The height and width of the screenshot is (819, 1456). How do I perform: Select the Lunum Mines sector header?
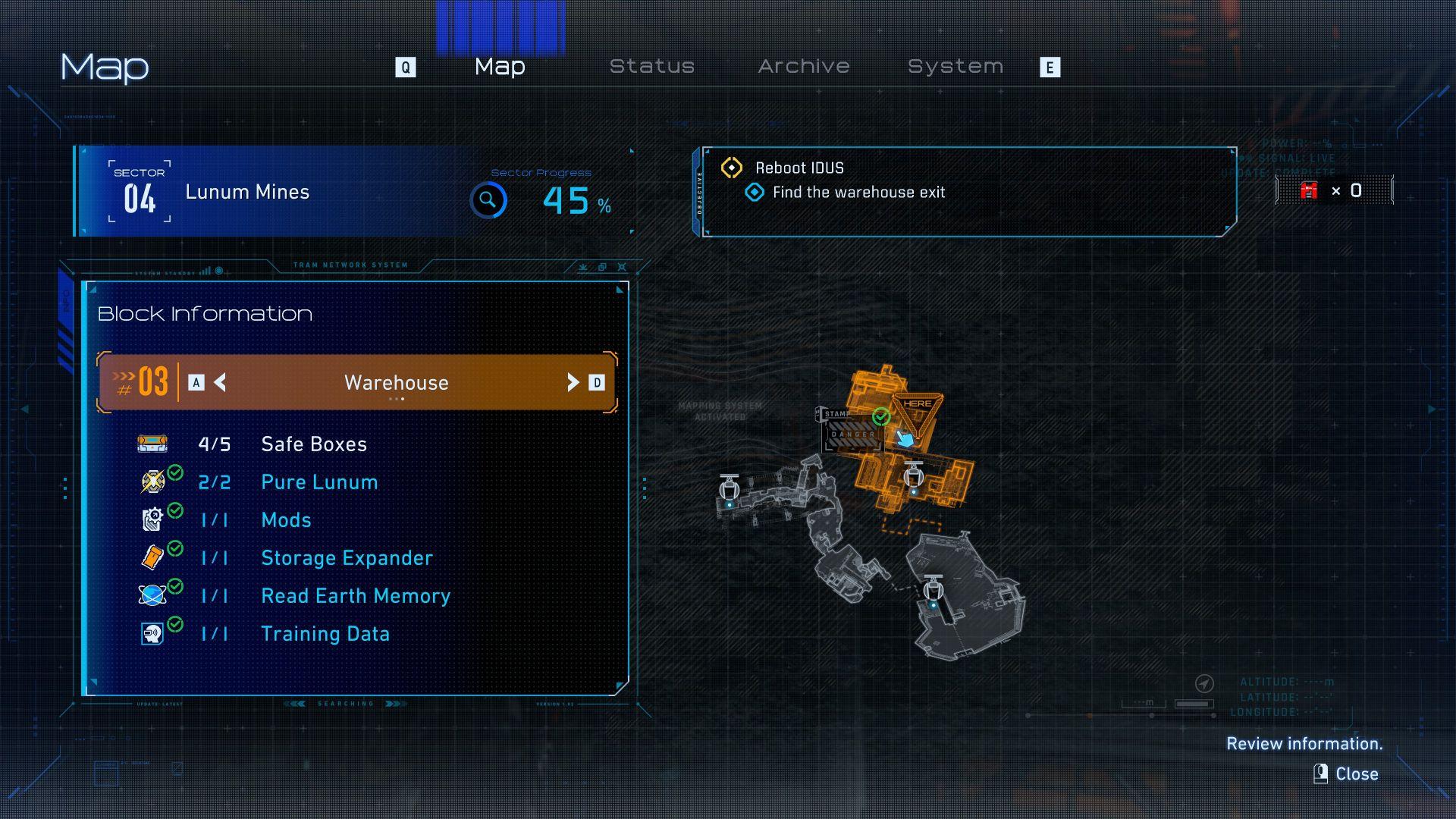[x=247, y=192]
